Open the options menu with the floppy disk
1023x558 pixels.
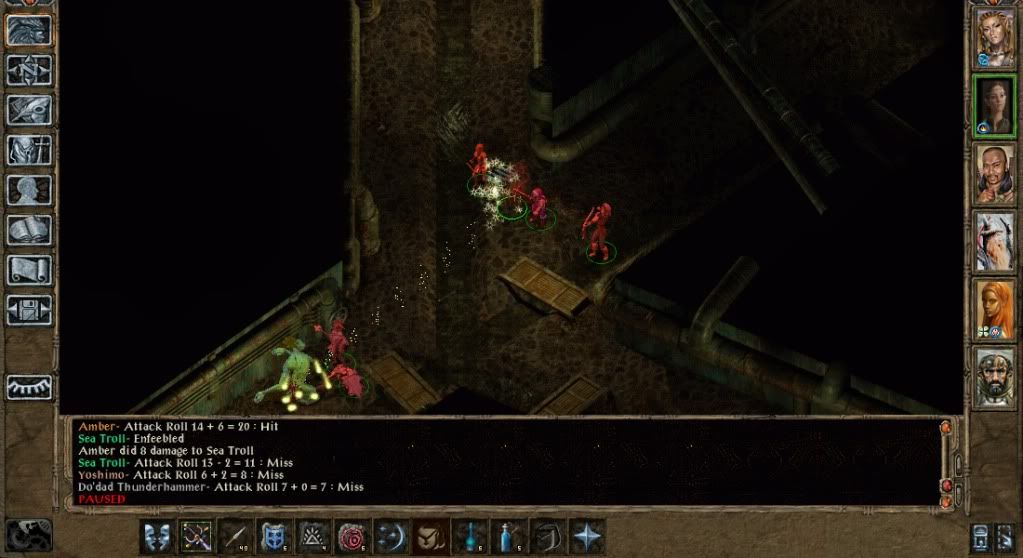tap(29, 310)
